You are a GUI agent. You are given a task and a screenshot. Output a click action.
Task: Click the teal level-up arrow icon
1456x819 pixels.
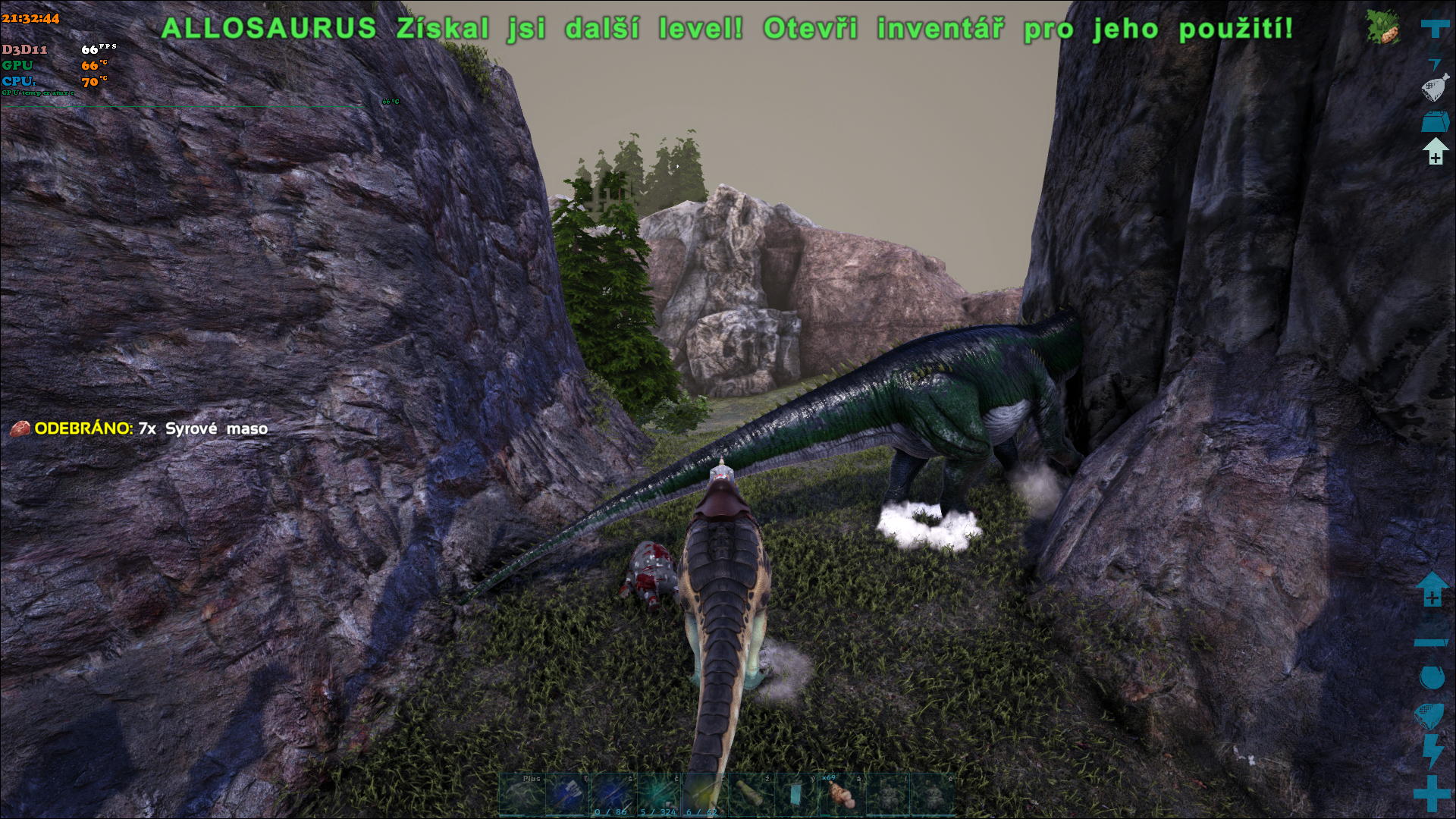click(1432, 589)
